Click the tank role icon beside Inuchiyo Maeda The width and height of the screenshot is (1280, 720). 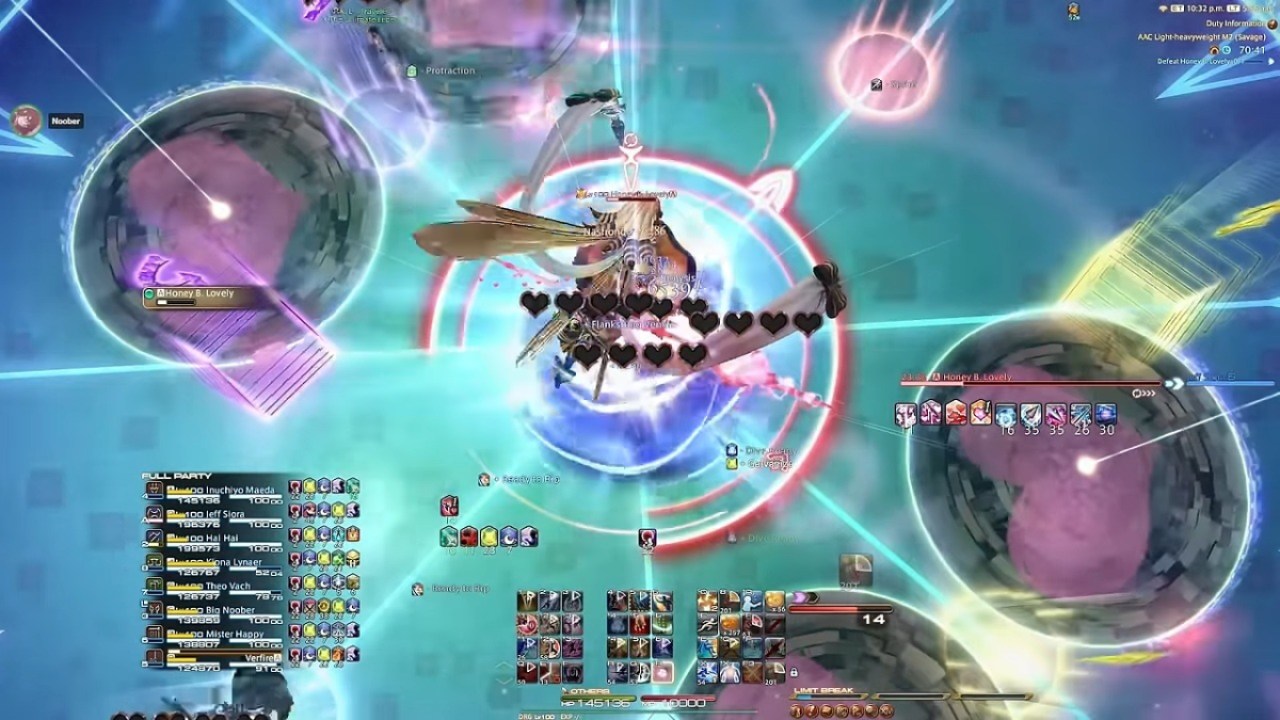(155, 490)
